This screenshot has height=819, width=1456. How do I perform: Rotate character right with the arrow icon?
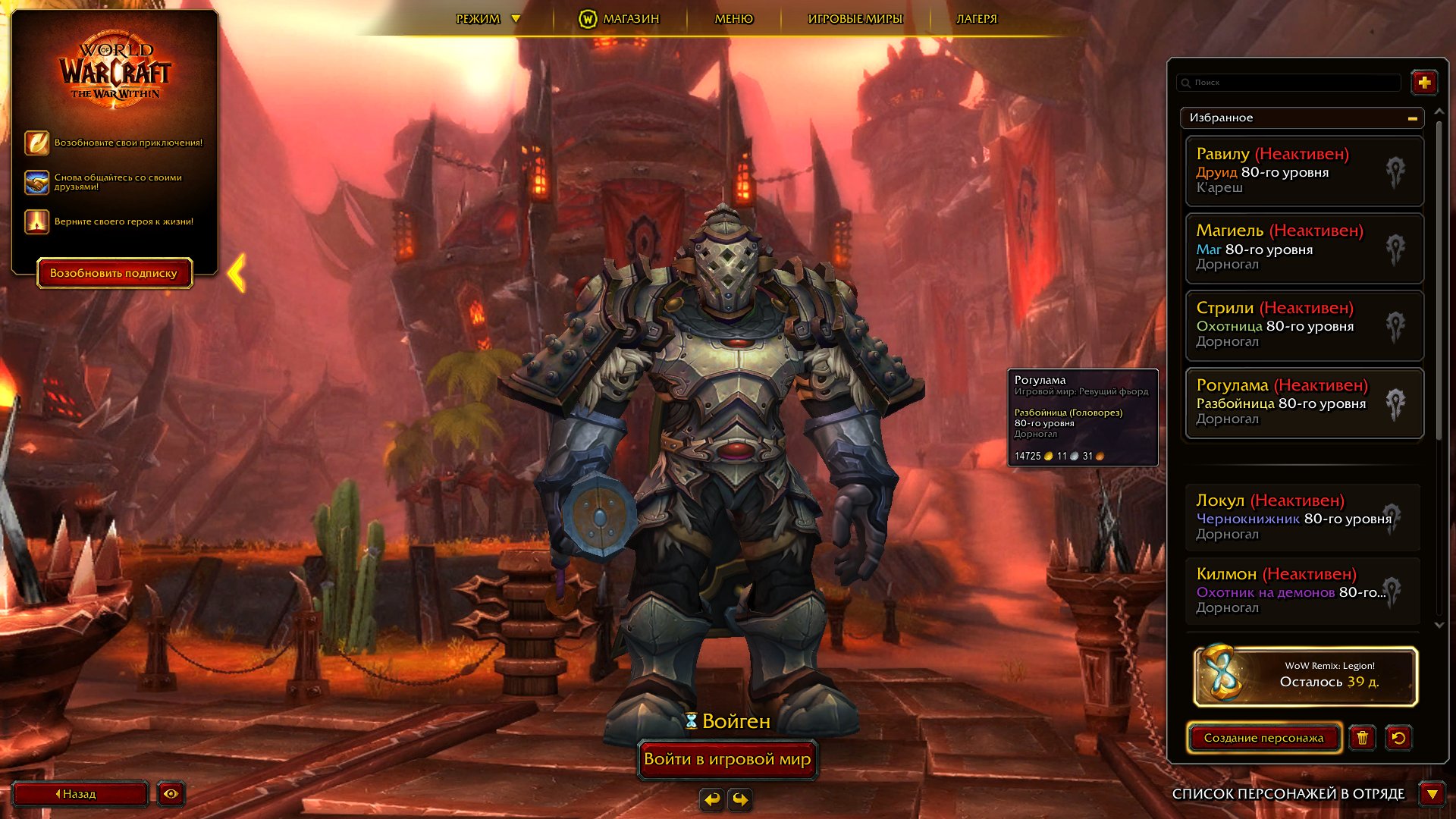[x=739, y=799]
